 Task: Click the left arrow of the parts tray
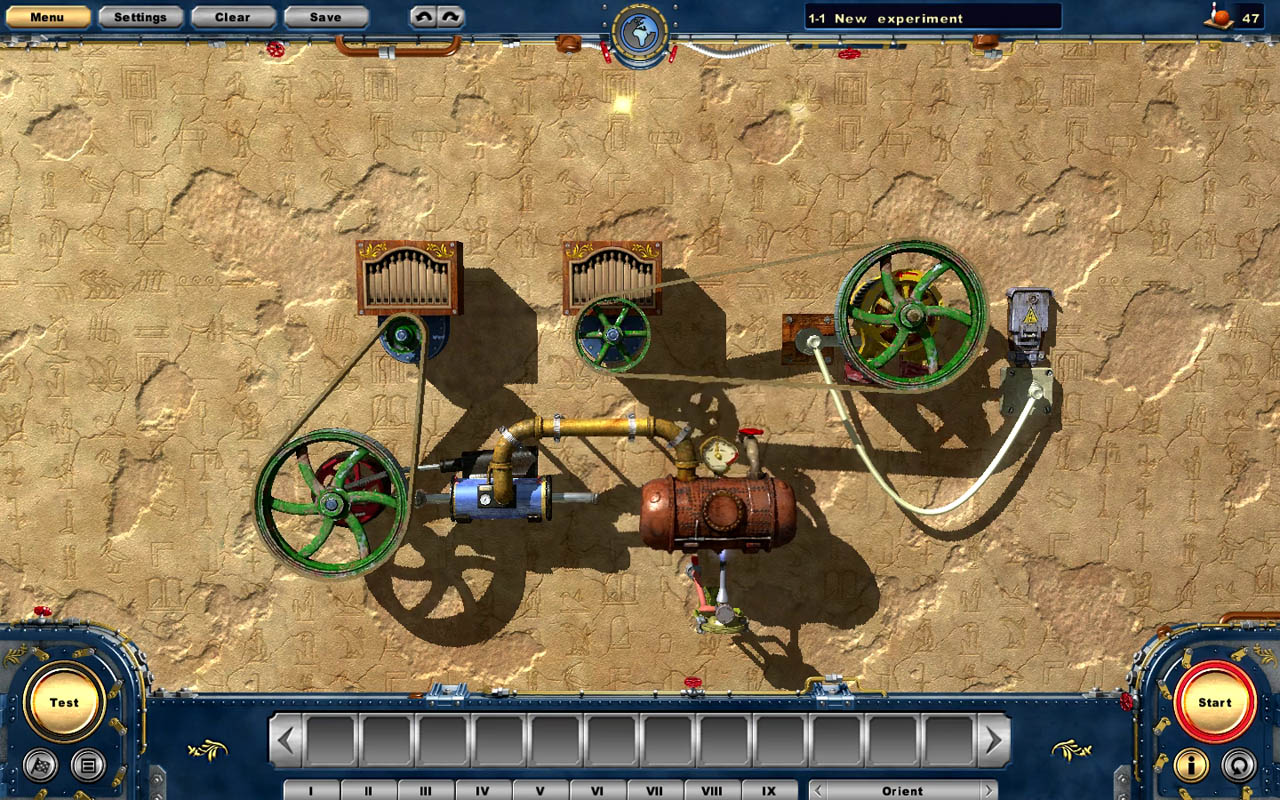(x=287, y=740)
